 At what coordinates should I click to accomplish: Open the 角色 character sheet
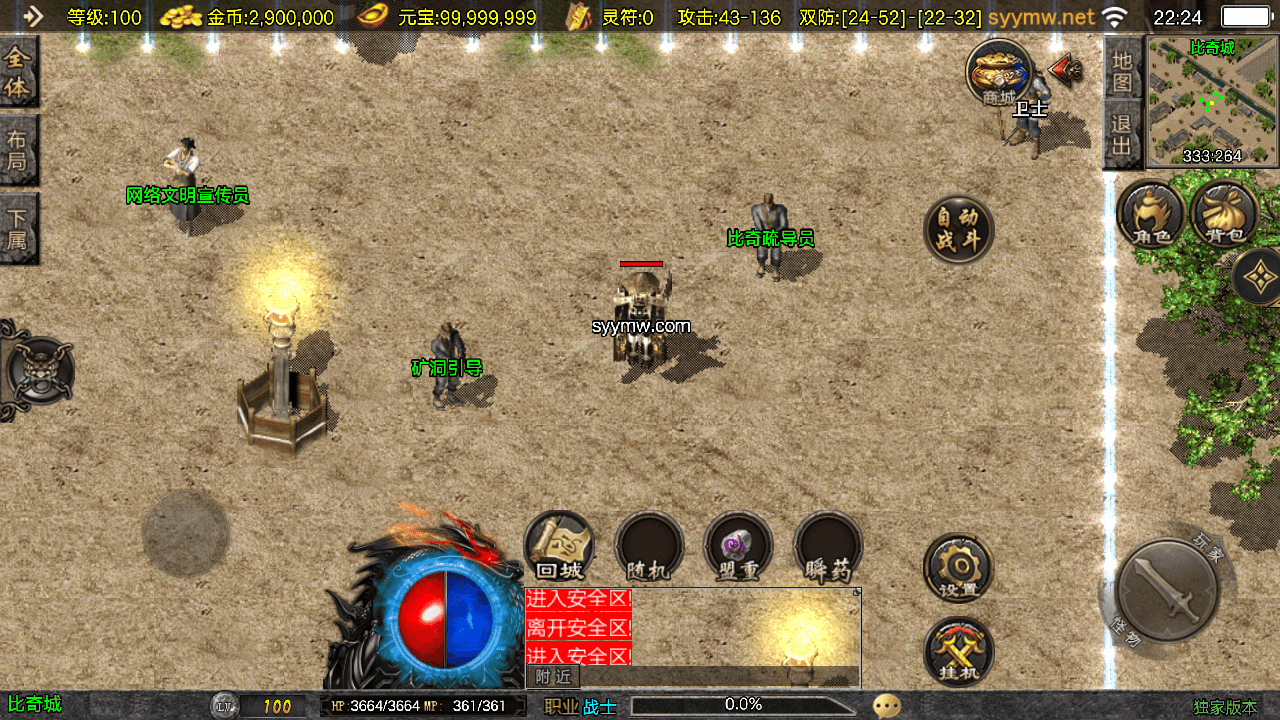1150,214
